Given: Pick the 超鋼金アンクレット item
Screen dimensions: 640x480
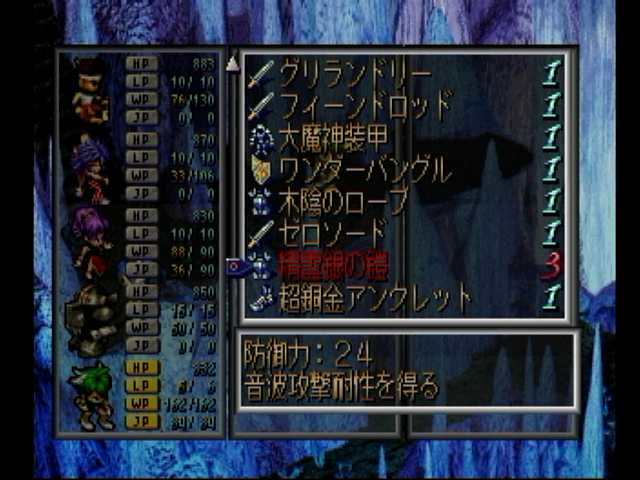Looking at the screenshot, I should click(375, 297).
